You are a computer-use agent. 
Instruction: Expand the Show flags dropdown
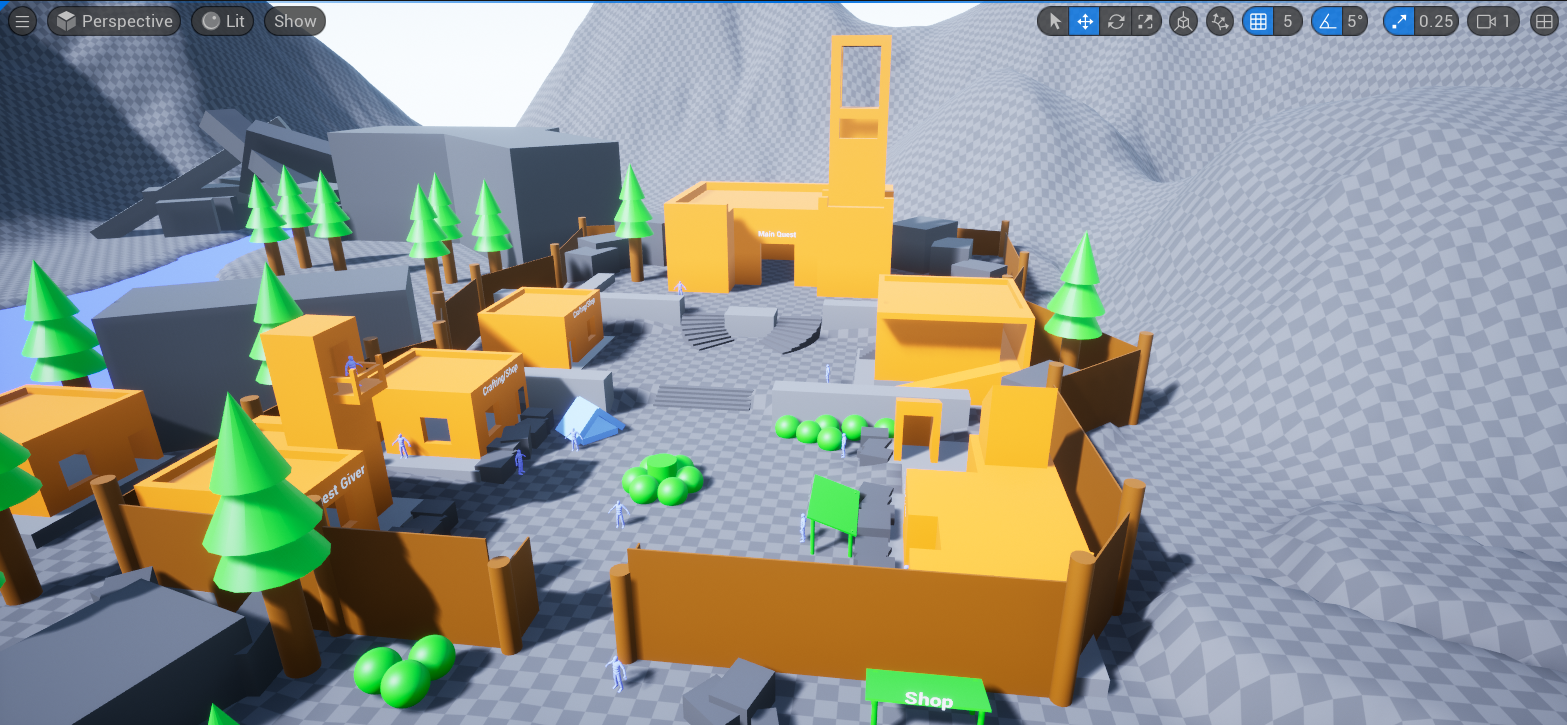[294, 21]
